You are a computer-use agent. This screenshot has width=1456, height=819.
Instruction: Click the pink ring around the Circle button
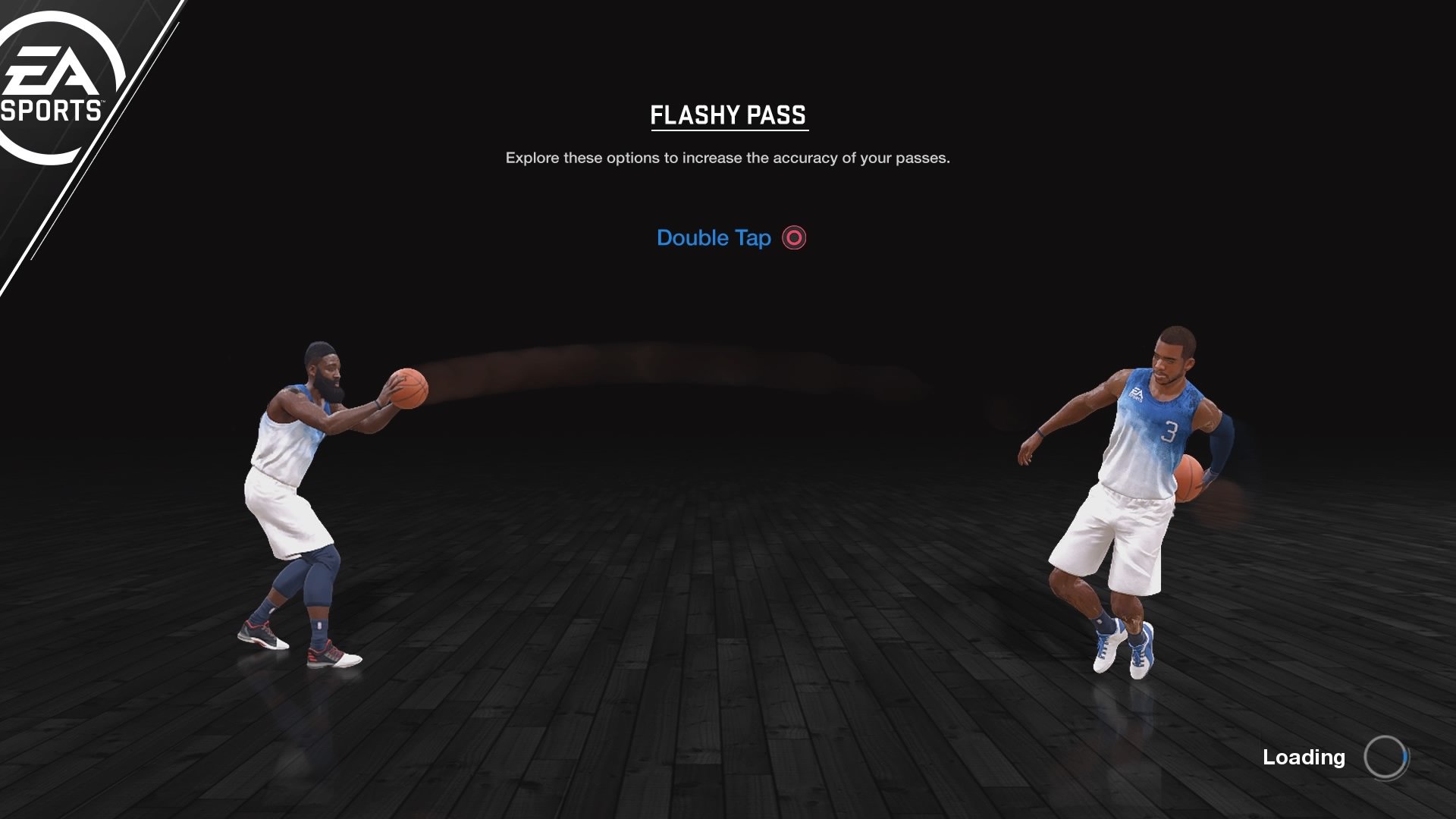[793, 237]
